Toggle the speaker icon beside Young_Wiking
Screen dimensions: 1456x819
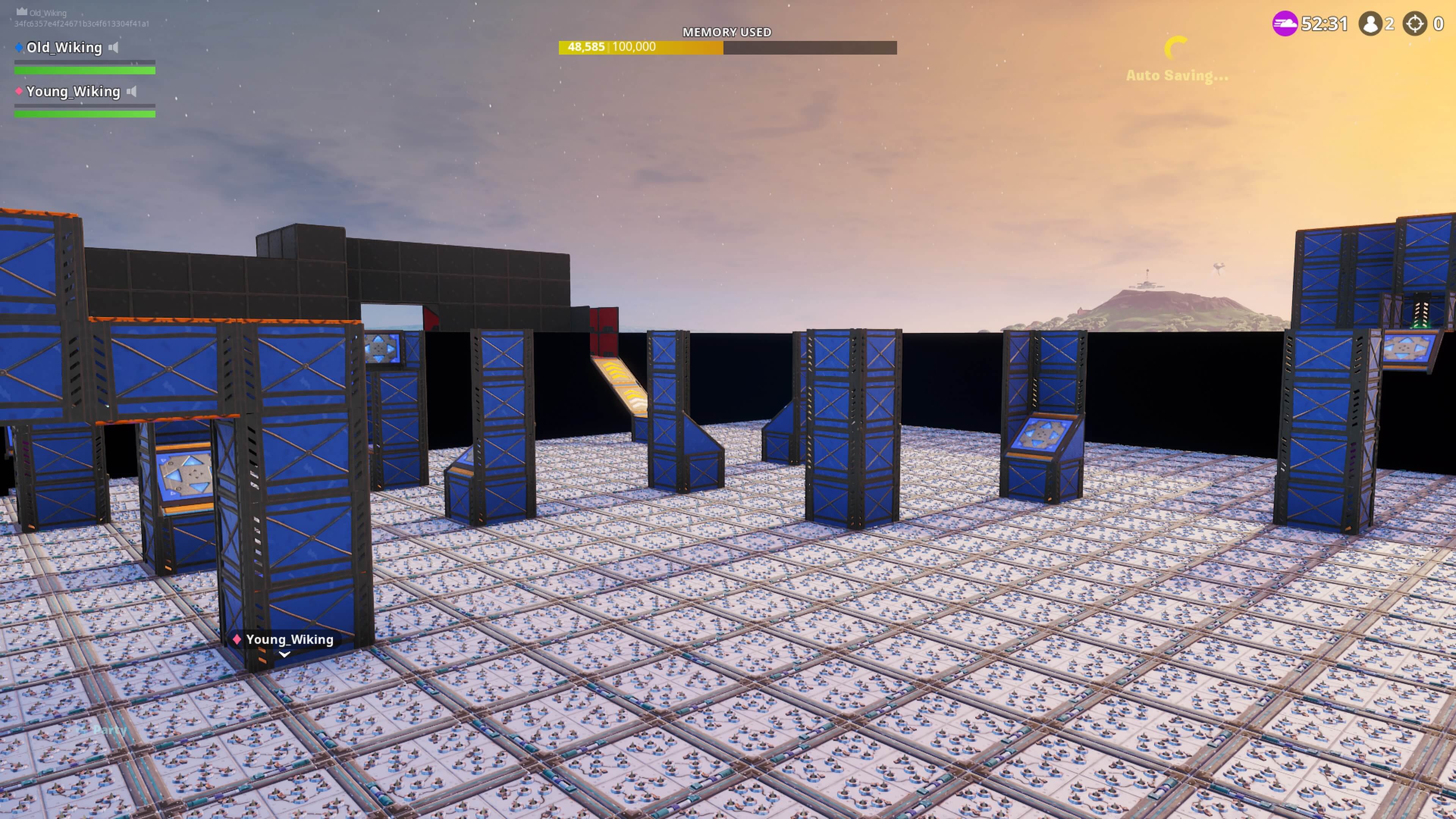pyautogui.click(x=132, y=91)
